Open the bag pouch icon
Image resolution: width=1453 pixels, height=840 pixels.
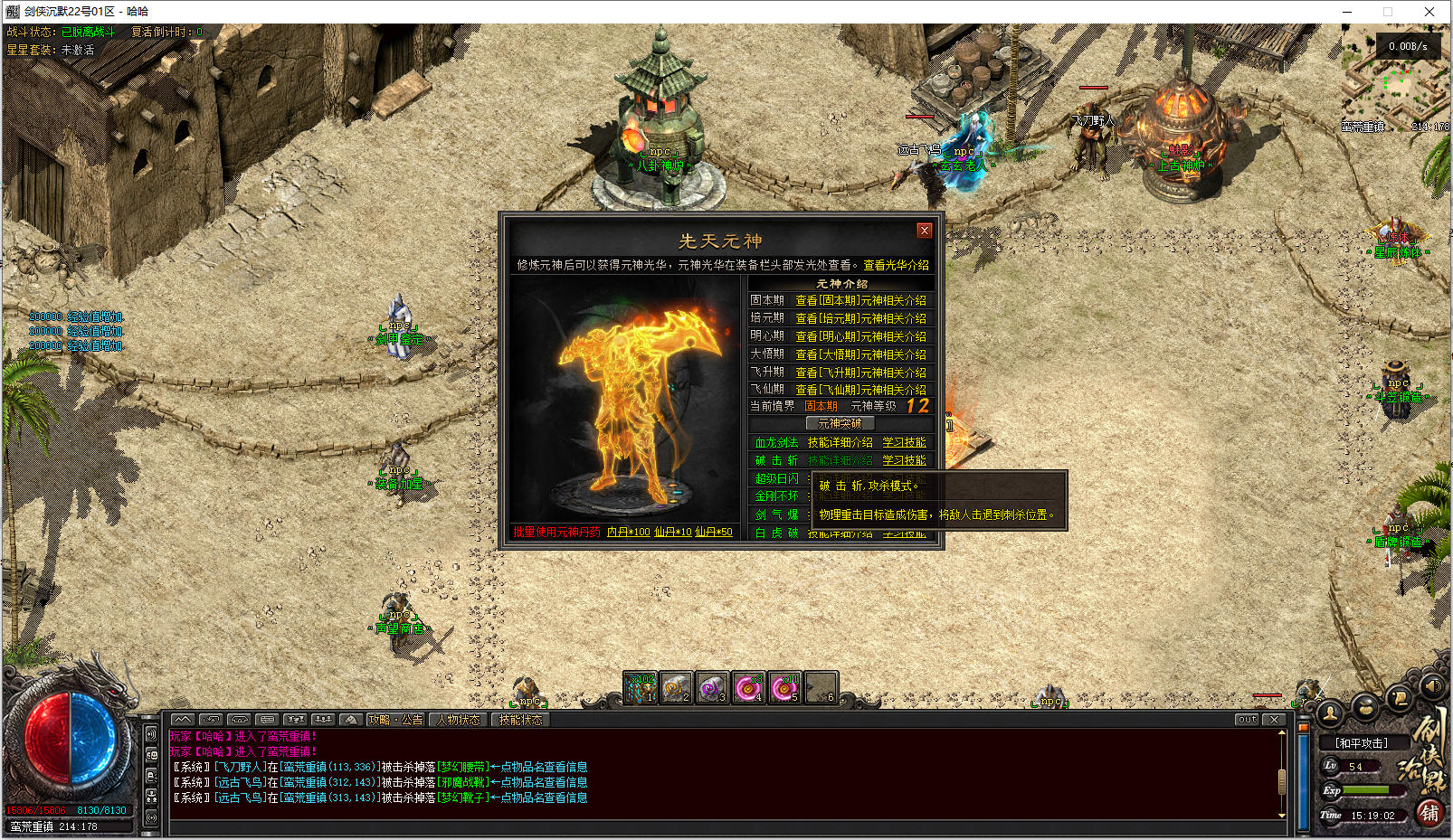[x=1365, y=706]
